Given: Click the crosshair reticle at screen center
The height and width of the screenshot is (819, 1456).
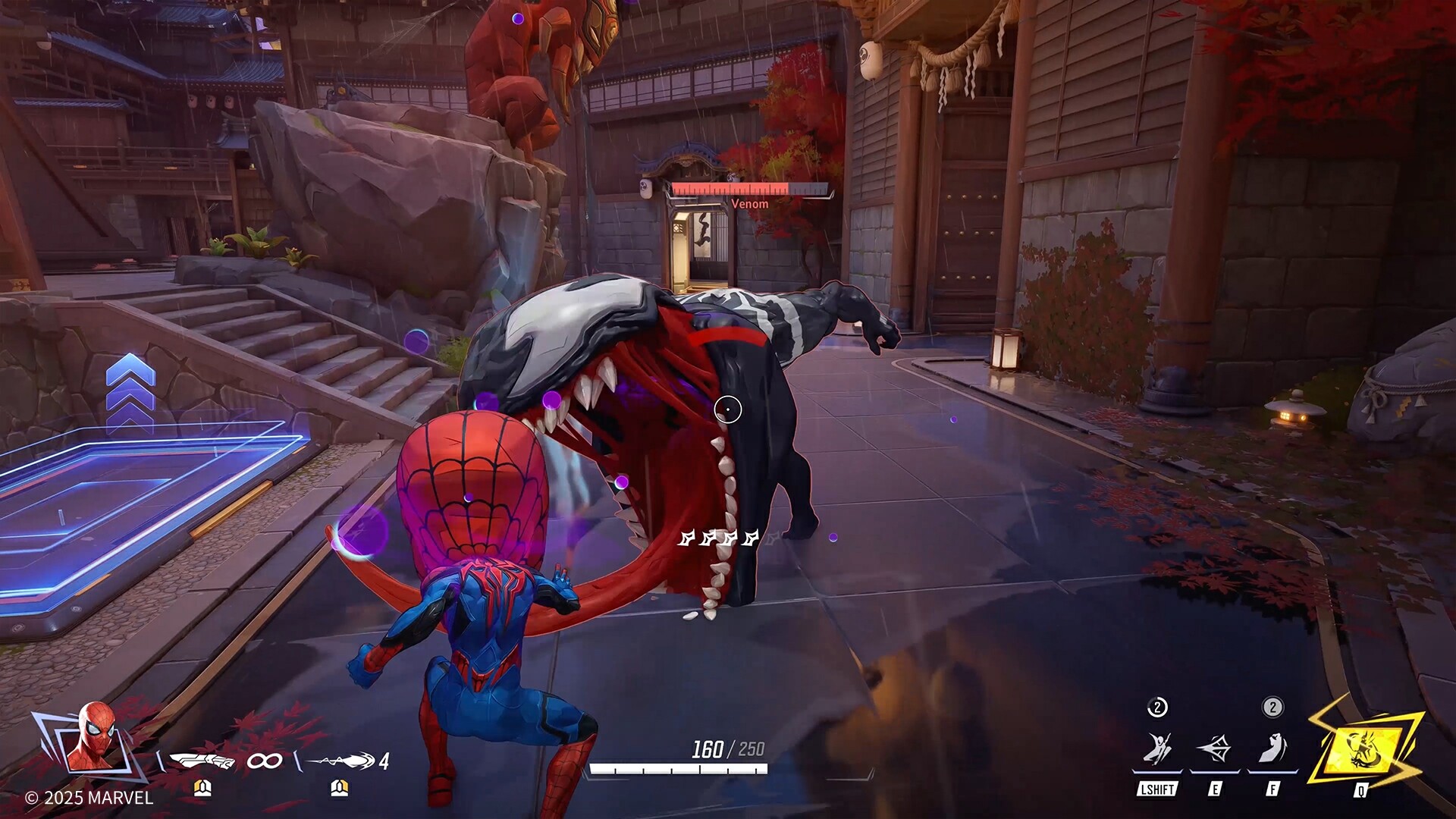Looking at the screenshot, I should point(729,408).
